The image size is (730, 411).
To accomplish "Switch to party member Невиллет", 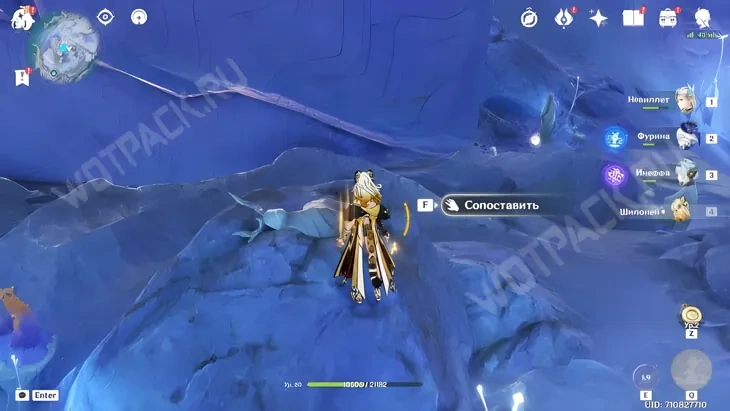I will tap(685, 101).
